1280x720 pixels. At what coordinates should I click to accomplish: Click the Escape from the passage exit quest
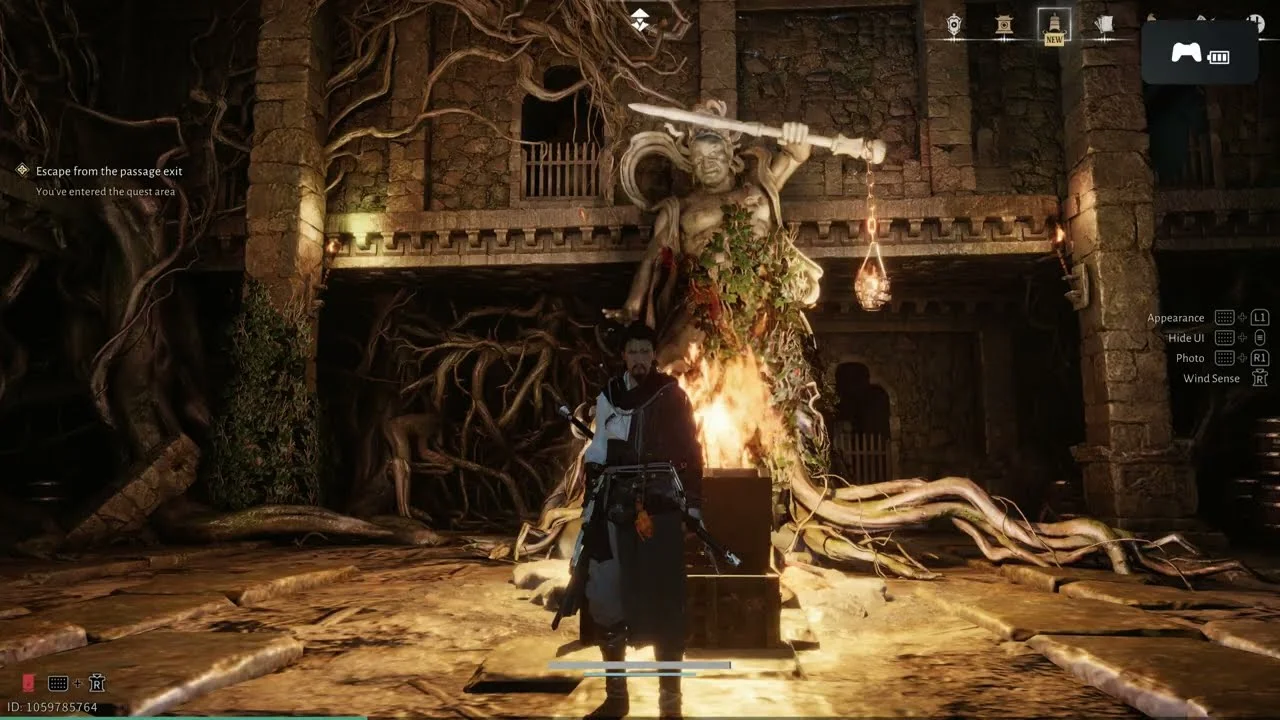[x=109, y=171]
